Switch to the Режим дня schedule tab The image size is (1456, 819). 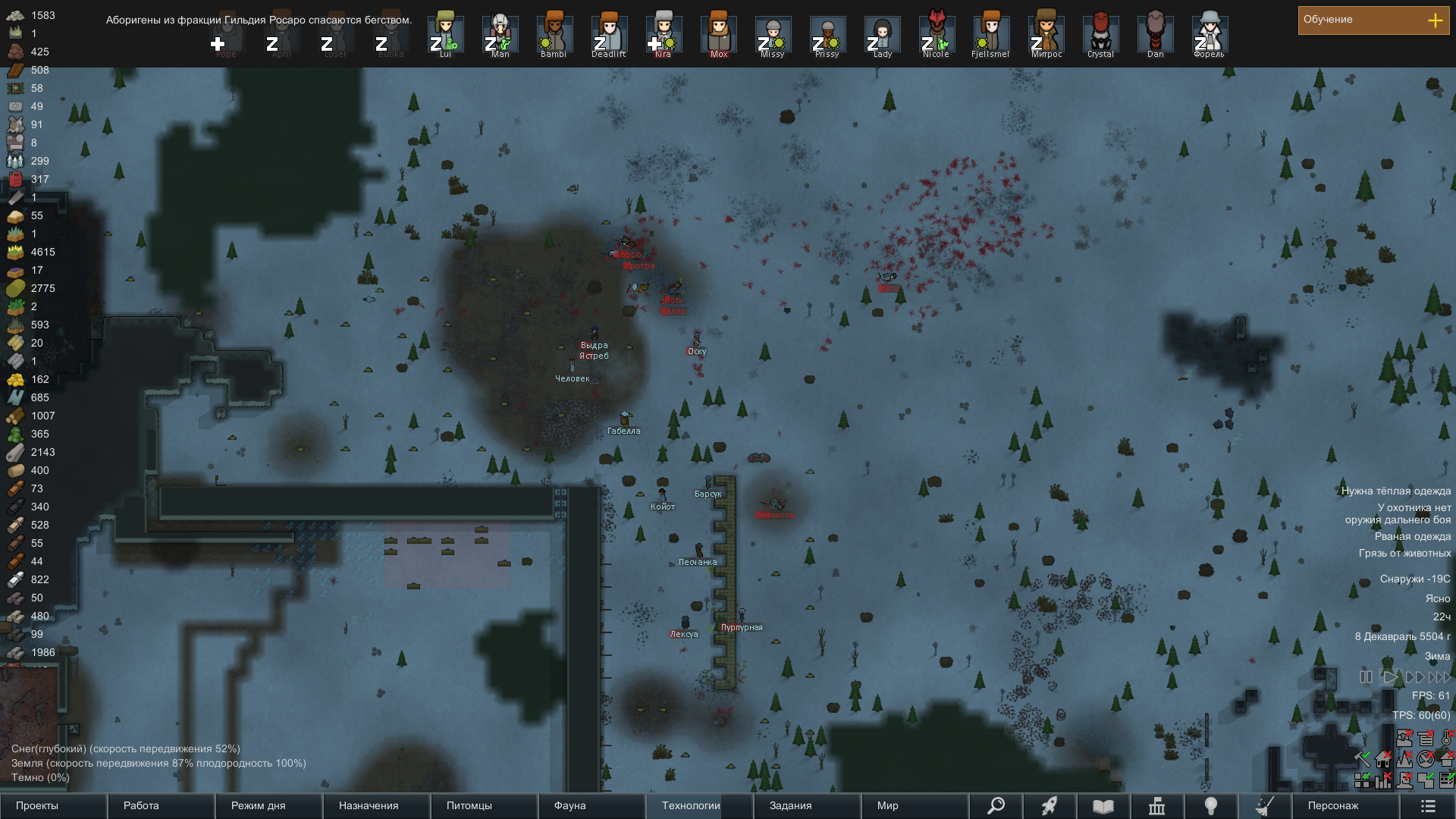(268, 805)
